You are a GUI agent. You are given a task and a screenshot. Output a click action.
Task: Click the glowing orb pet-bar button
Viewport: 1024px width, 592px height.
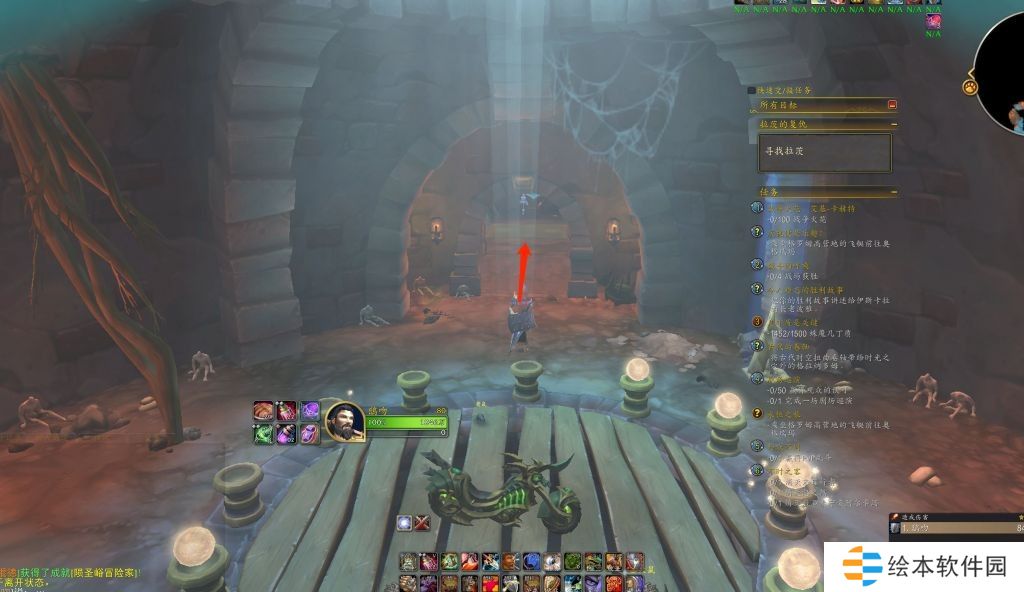point(404,522)
